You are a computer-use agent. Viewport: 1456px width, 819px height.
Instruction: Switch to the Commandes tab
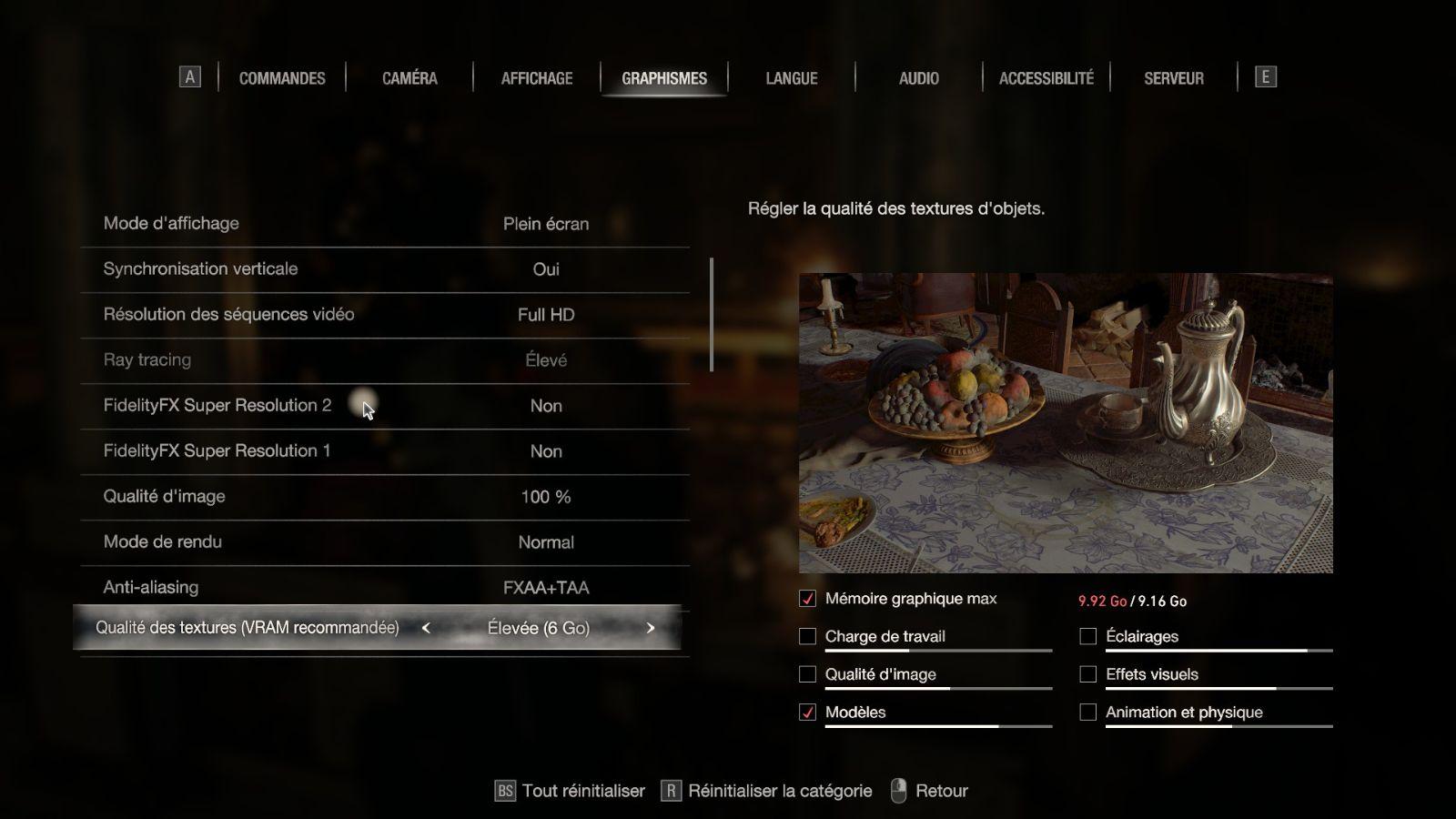(x=282, y=78)
